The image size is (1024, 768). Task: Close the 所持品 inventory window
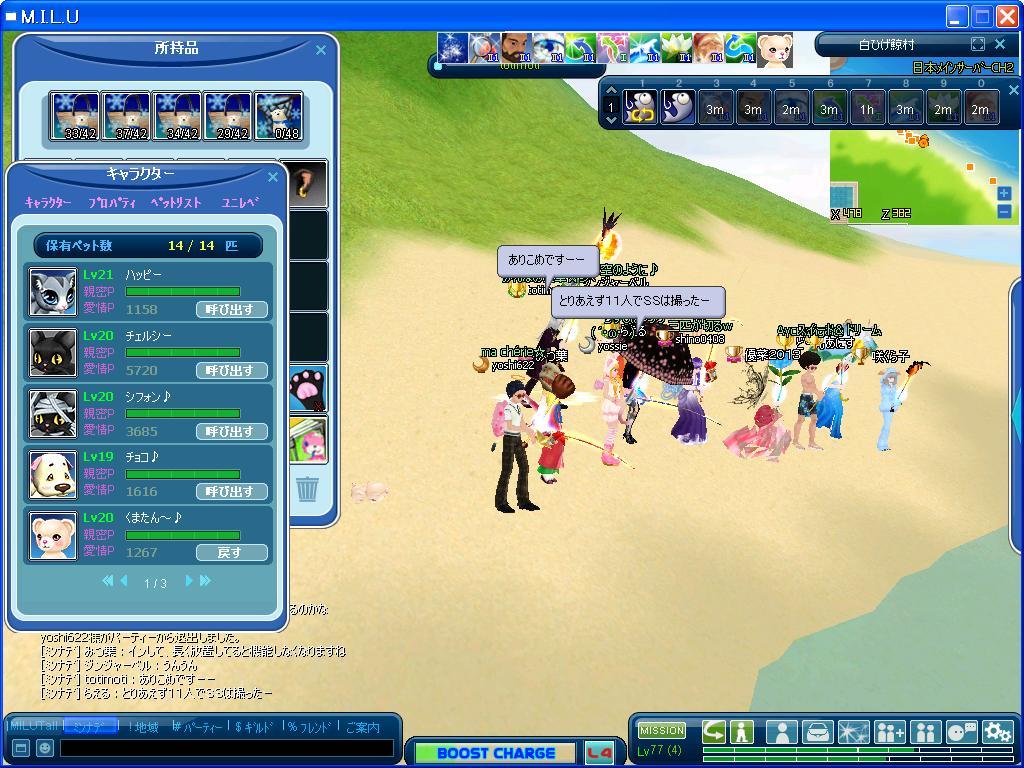pos(321,50)
